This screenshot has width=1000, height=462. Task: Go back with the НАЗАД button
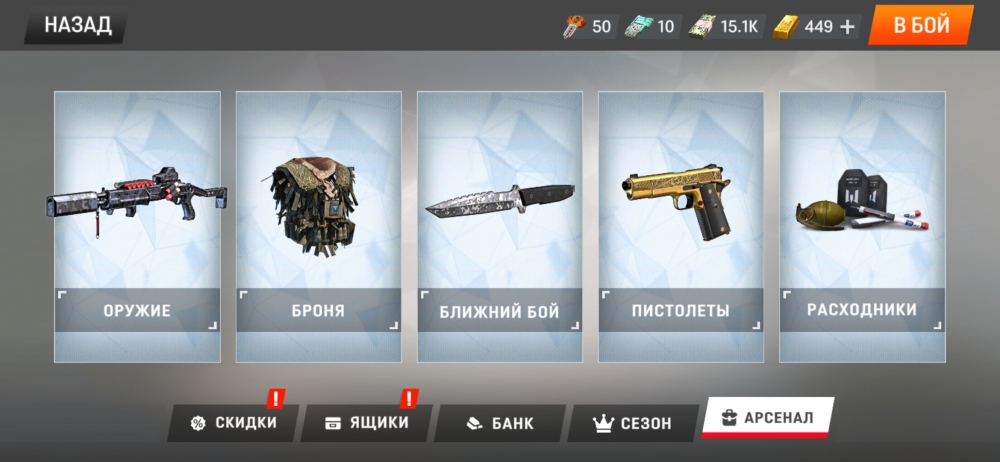pos(78,25)
